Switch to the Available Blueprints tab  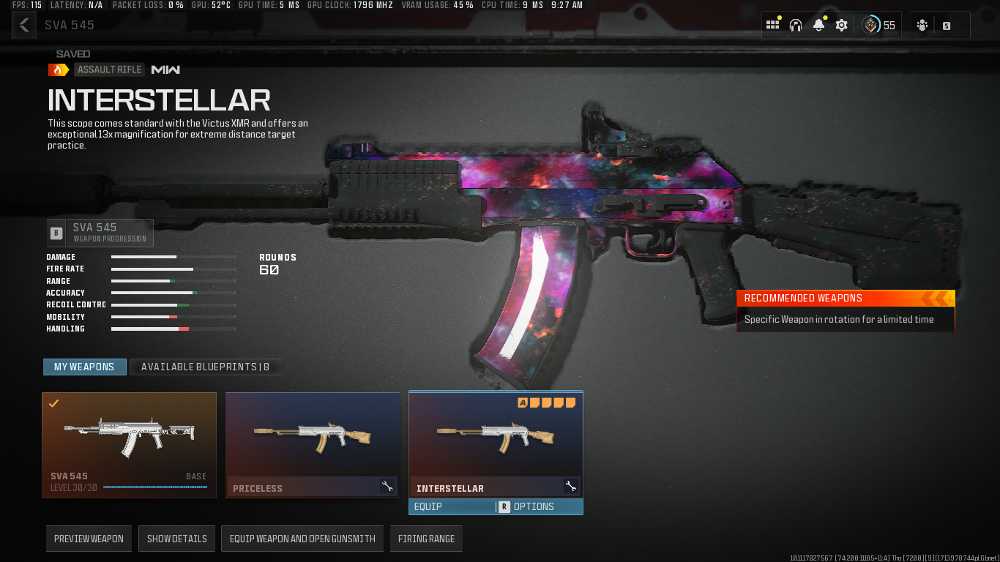point(205,367)
